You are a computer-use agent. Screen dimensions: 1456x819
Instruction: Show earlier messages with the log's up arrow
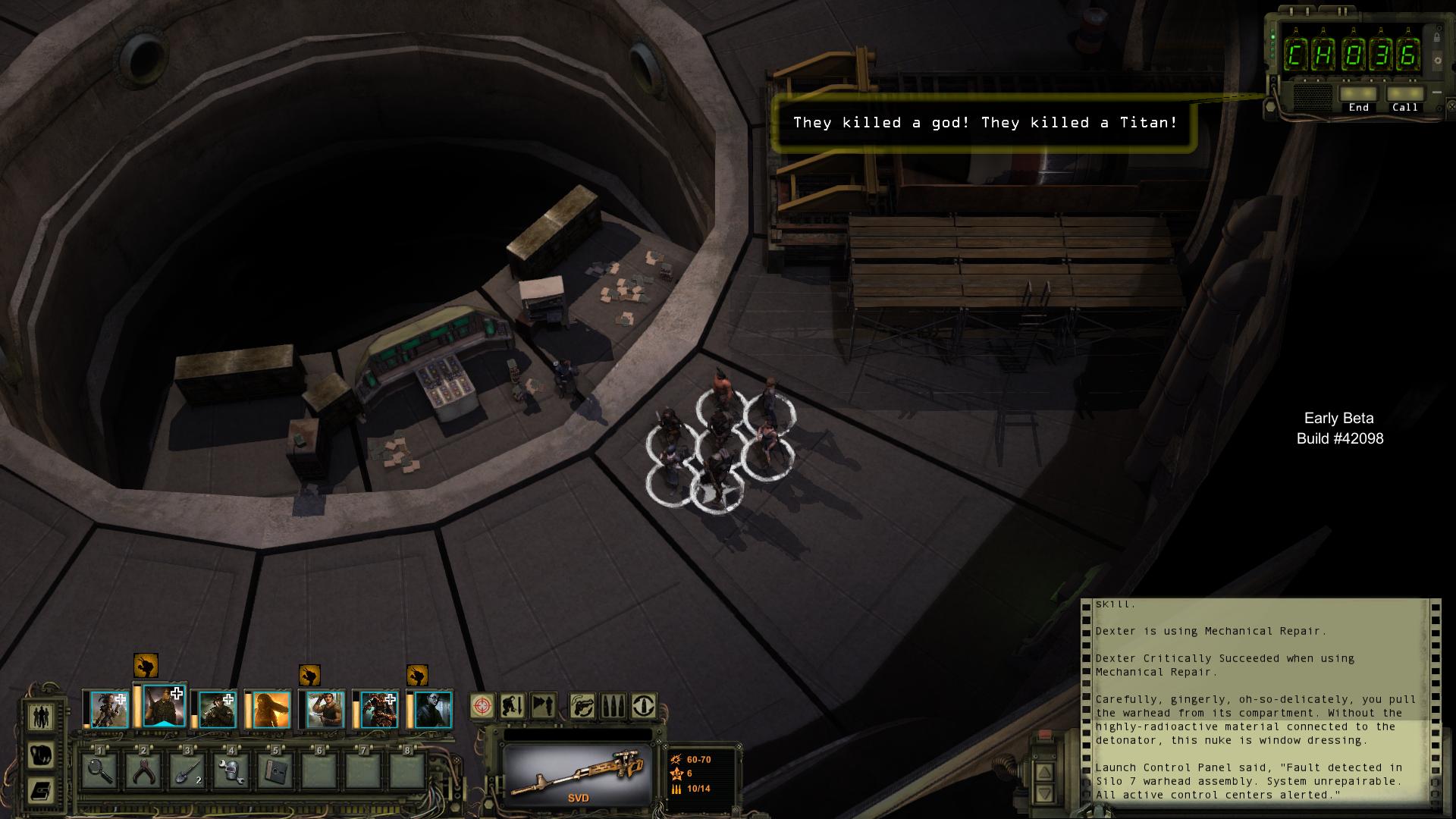[1044, 772]
